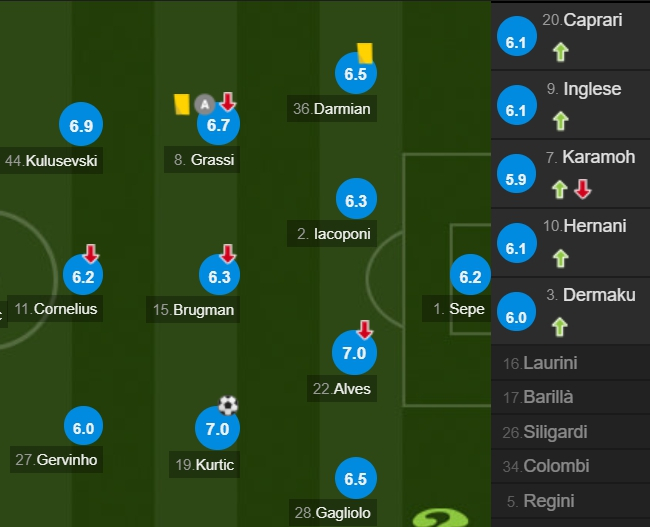
Task: Select Inglese in the substitutes list
Action: point(570,103)
